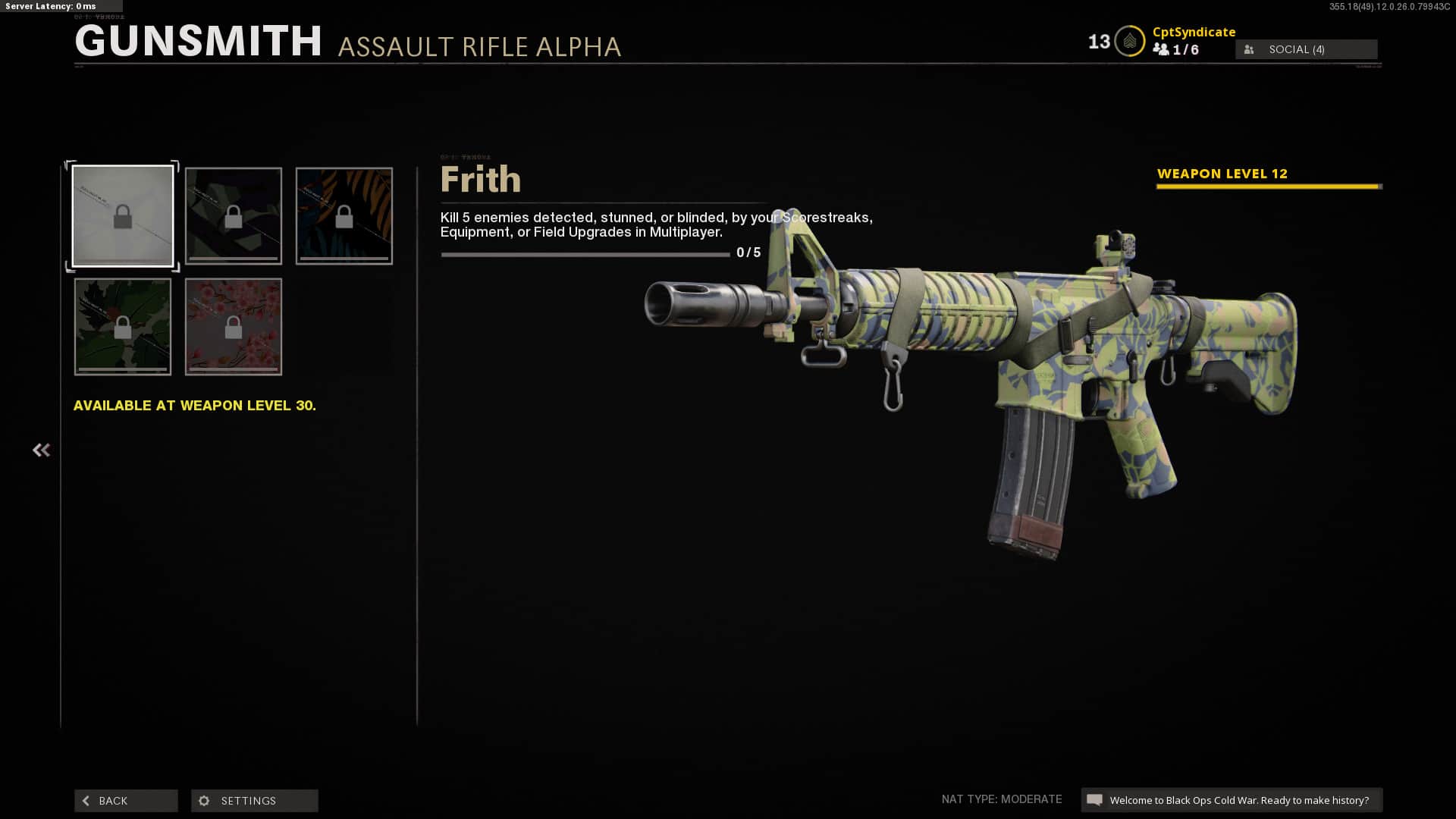Select the orange tiger-stripe camo tile
1456x819 pixels.
344,216
